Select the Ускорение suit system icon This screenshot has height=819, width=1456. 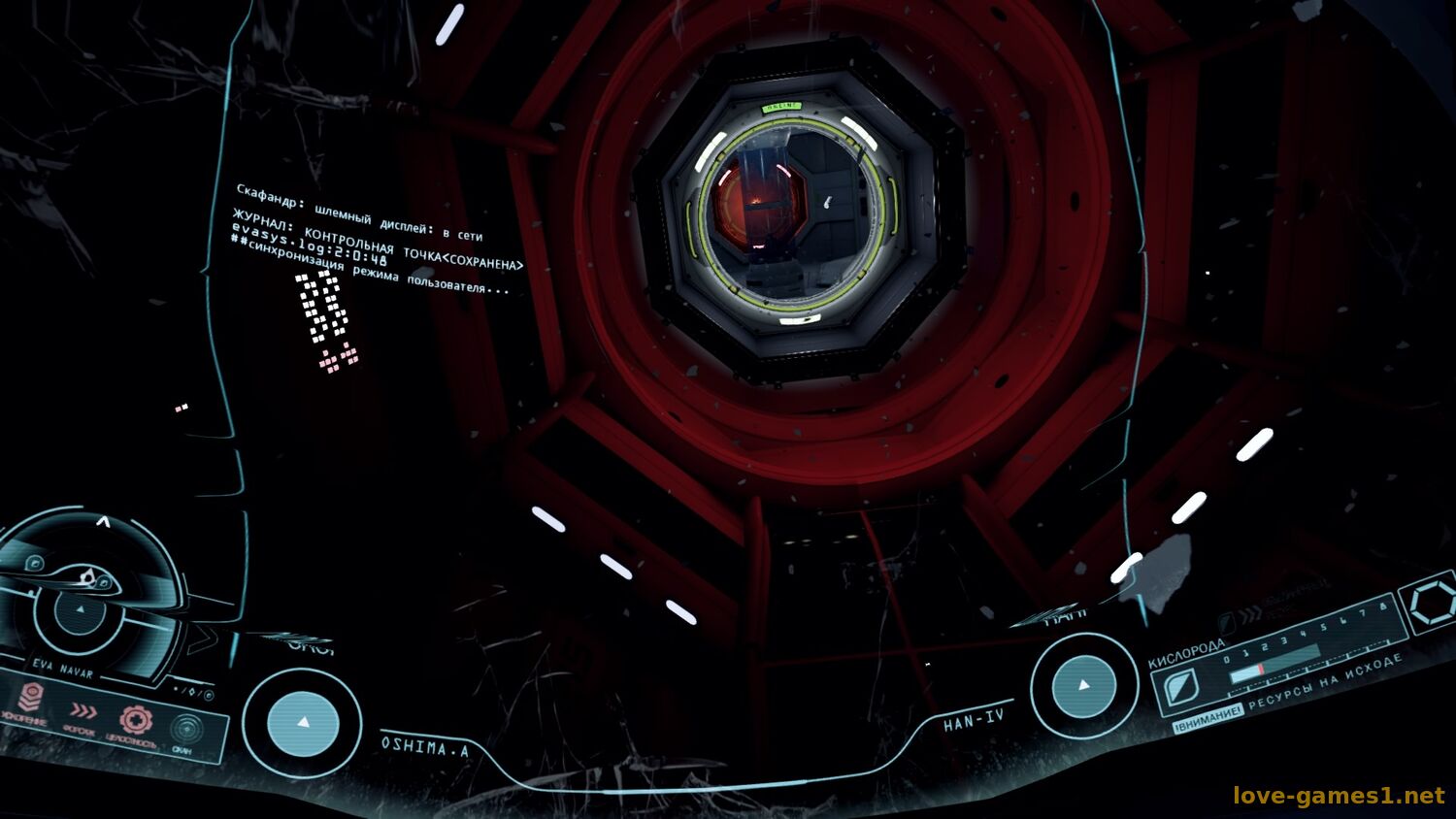[x=31, y=697]
